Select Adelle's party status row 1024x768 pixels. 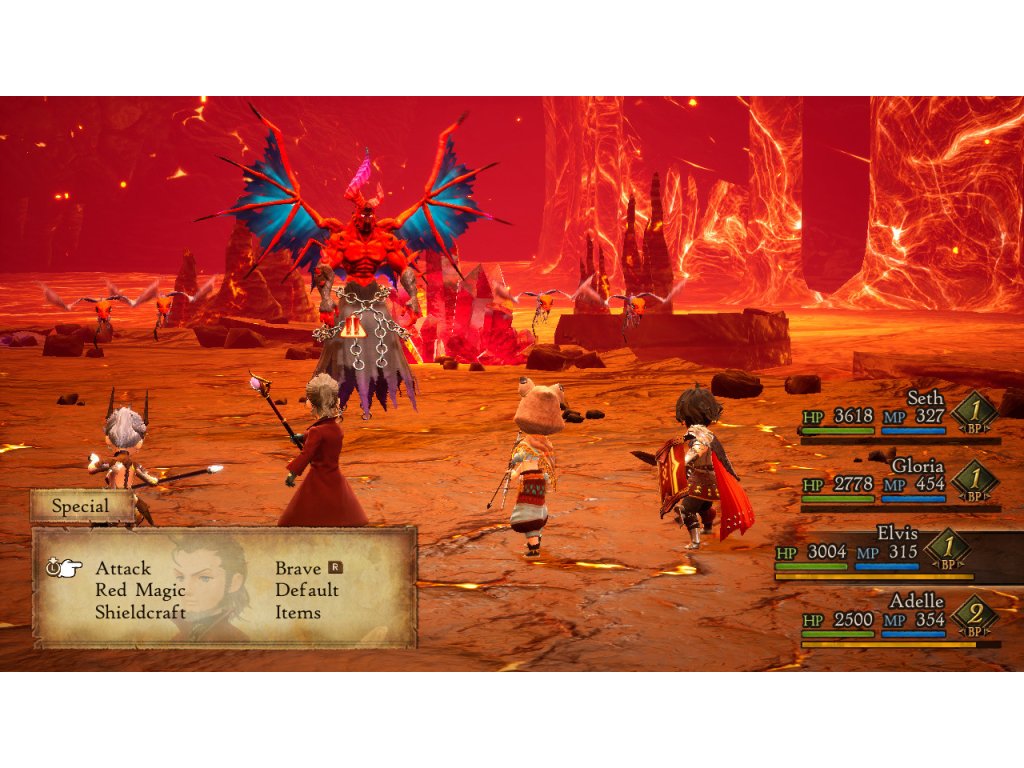tap(900, 619)
